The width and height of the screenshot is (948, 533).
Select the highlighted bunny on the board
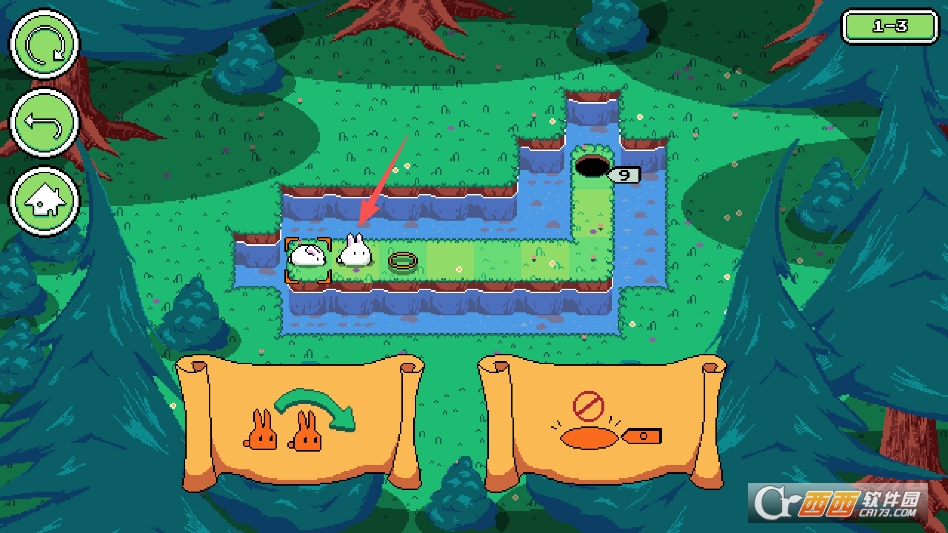pyautogui.click(x=308, y=258)
